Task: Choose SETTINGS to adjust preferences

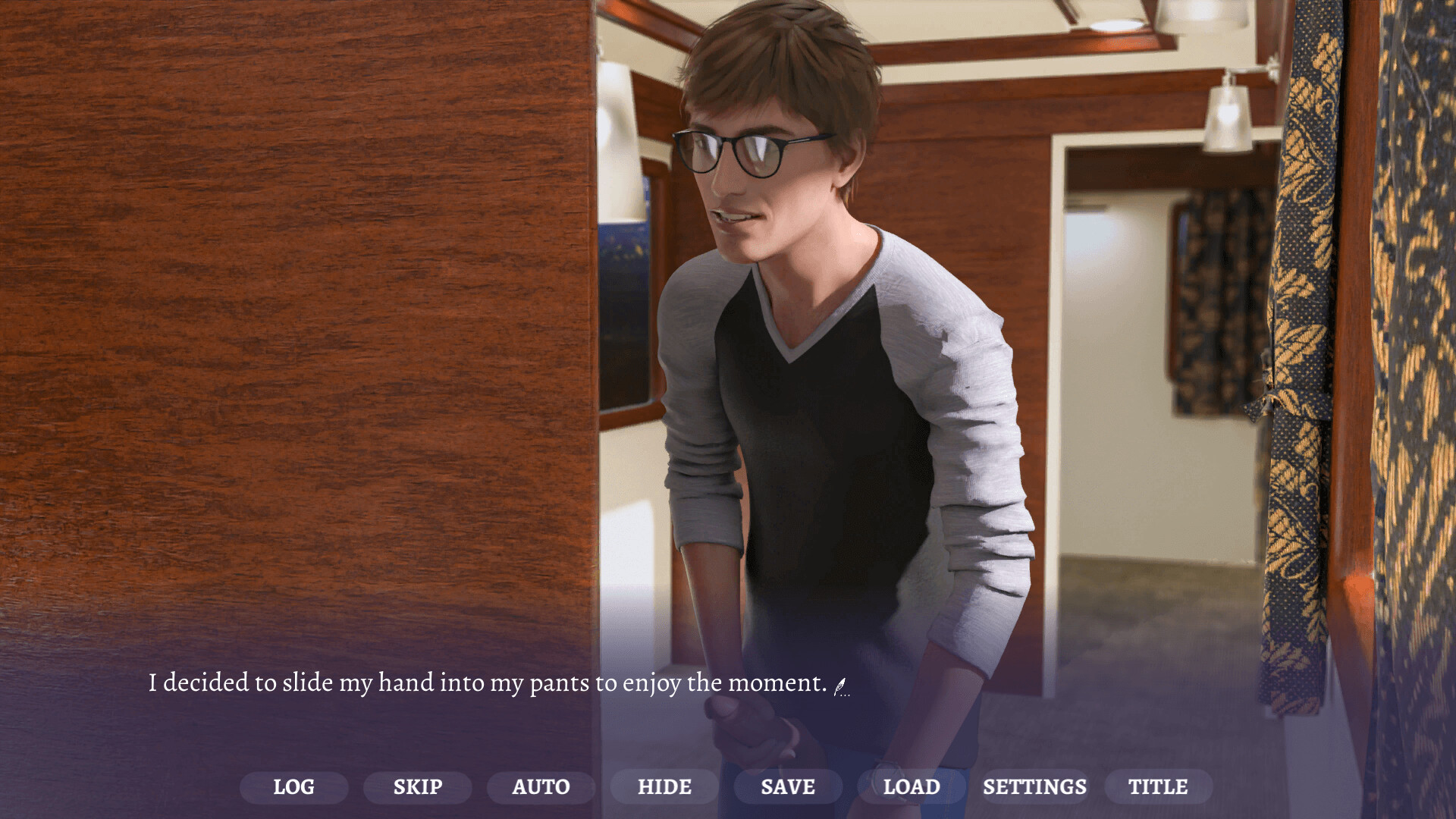Action: (1035, 786)
